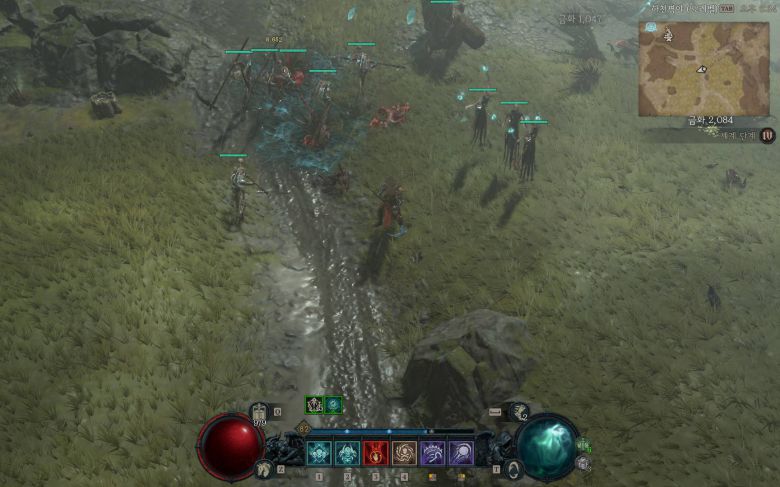The width and height of the screenshot is (780, 487).
Task: Activate the second teal skeleton skill
Action: tap(347, 454)
